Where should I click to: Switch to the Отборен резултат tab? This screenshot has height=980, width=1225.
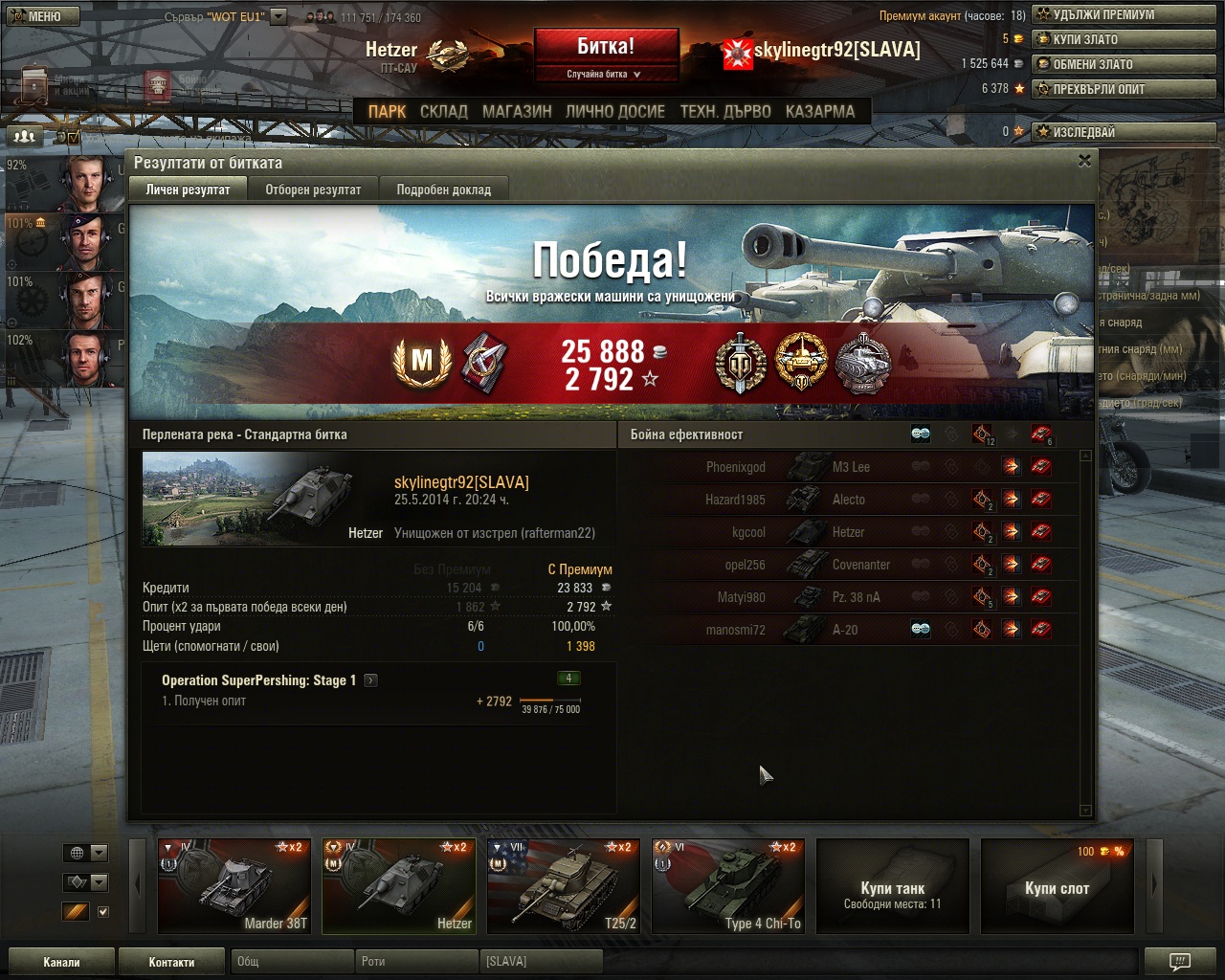[x=313, y=189]
